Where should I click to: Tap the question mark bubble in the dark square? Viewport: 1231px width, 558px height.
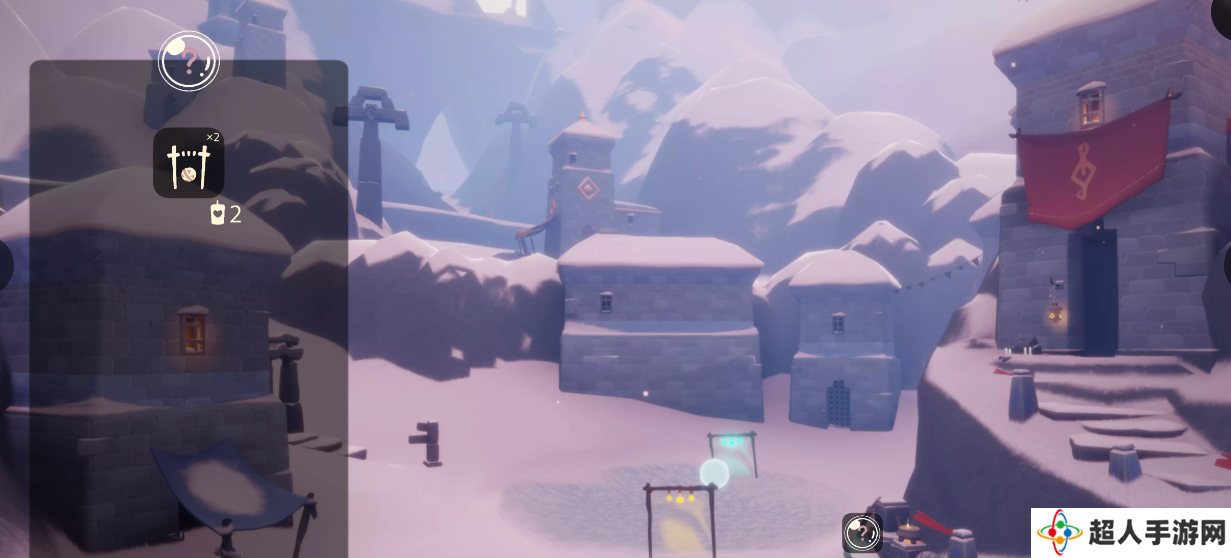coord(861,533)
